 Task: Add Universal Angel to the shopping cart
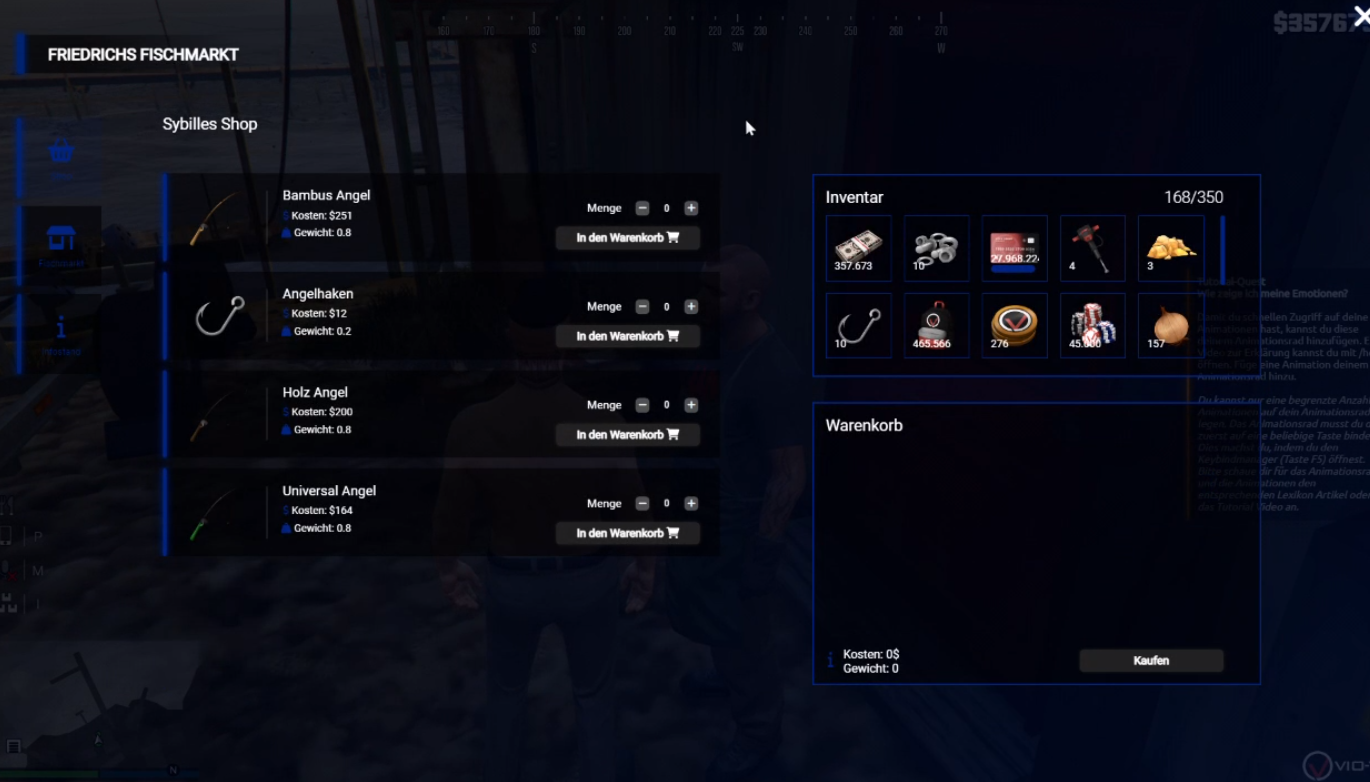click(627, 533)
